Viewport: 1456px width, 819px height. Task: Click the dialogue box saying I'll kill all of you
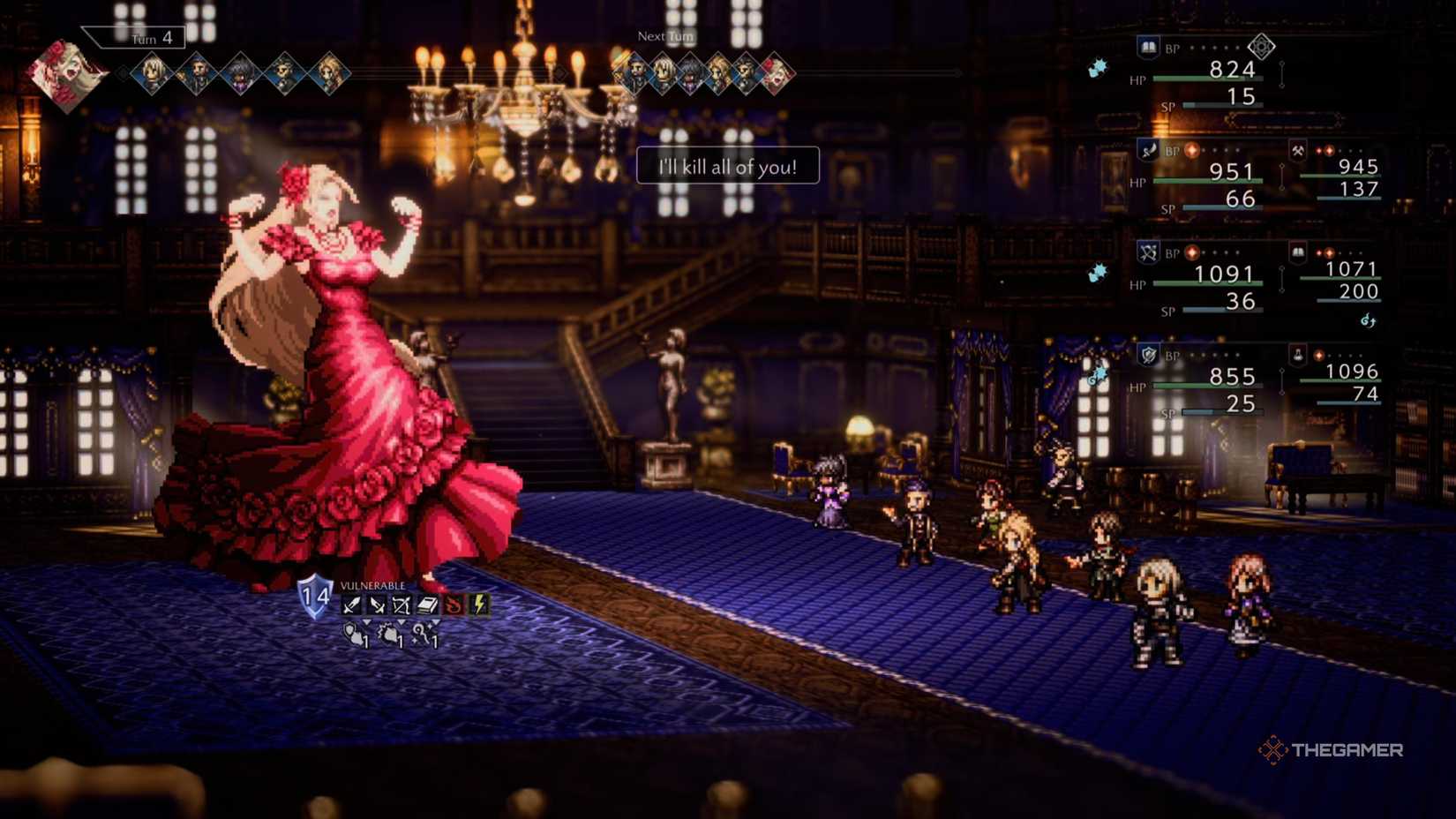pyautogui.click(x=725, y=165)
